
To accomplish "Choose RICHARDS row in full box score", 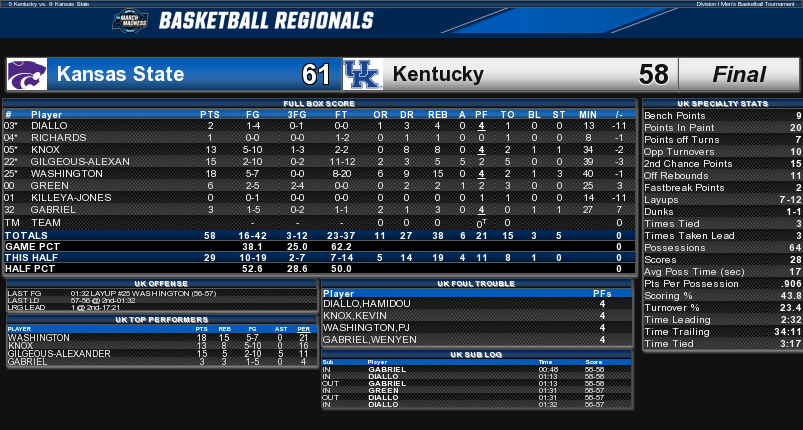I will click(58, 137).
